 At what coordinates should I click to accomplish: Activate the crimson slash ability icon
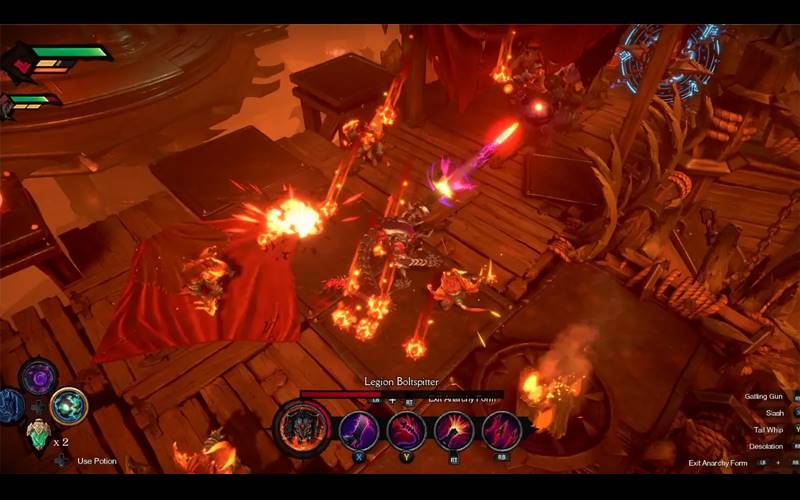tap(502, 431)
